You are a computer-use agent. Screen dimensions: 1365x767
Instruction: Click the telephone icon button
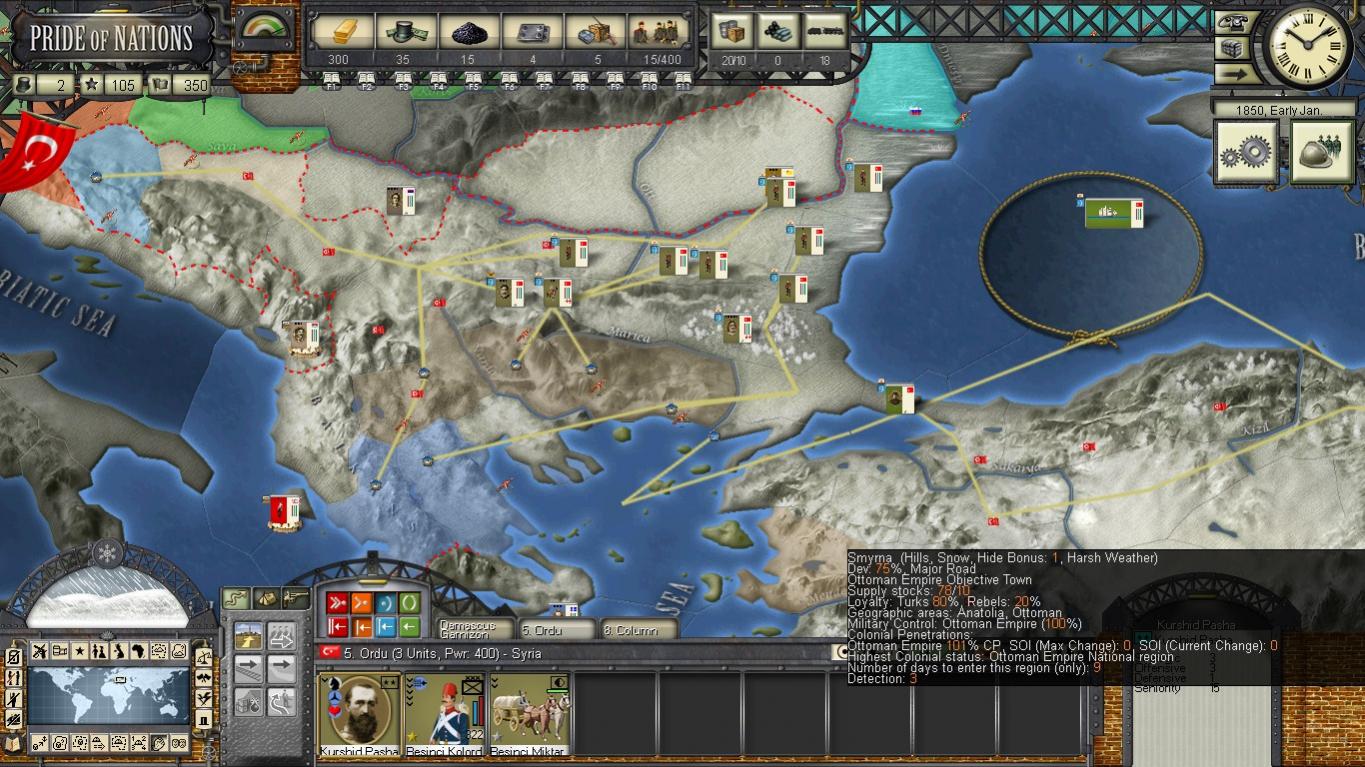(x=1236, y=22)
